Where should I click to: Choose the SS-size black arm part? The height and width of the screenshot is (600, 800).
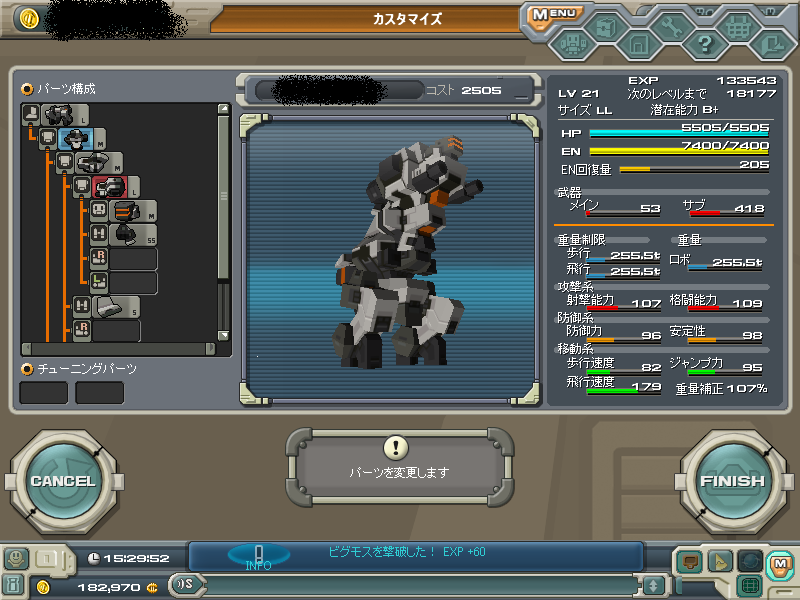[126, 234]
